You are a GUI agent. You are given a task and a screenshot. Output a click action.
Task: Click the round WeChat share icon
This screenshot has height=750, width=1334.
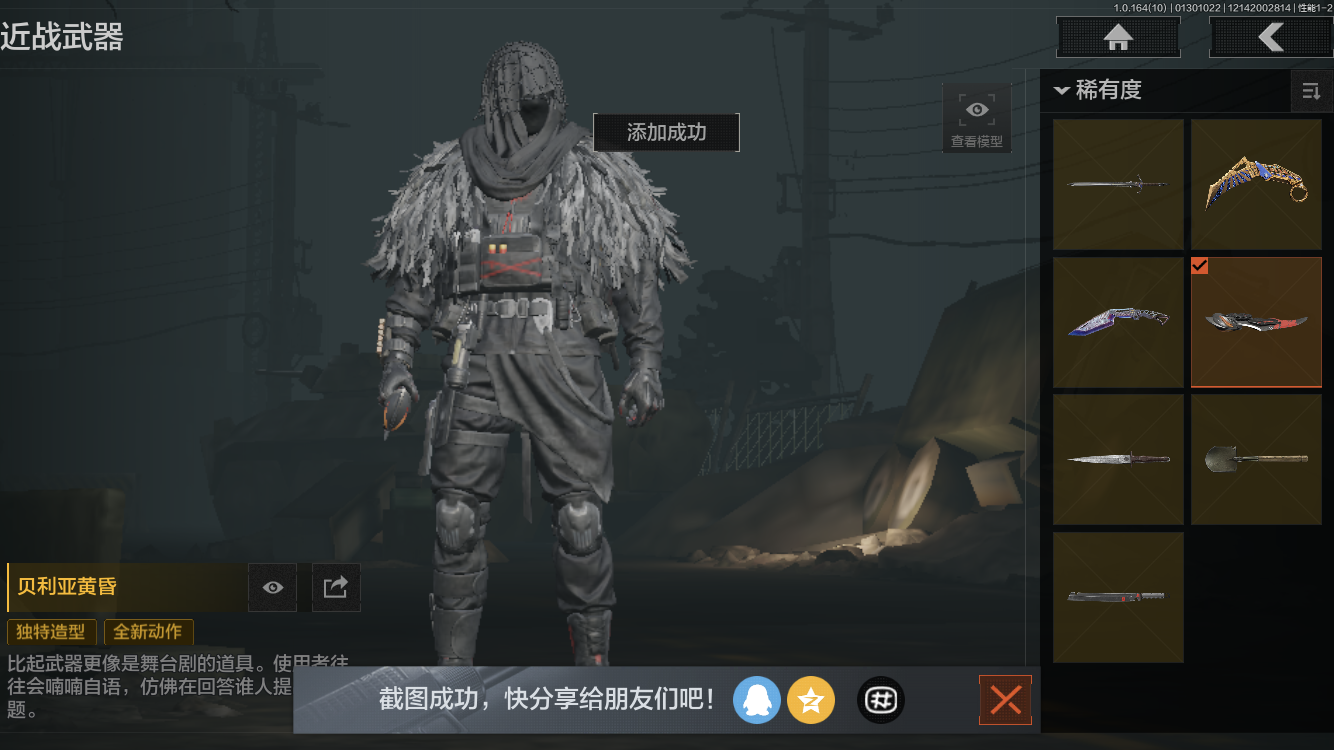pos(880,700)
